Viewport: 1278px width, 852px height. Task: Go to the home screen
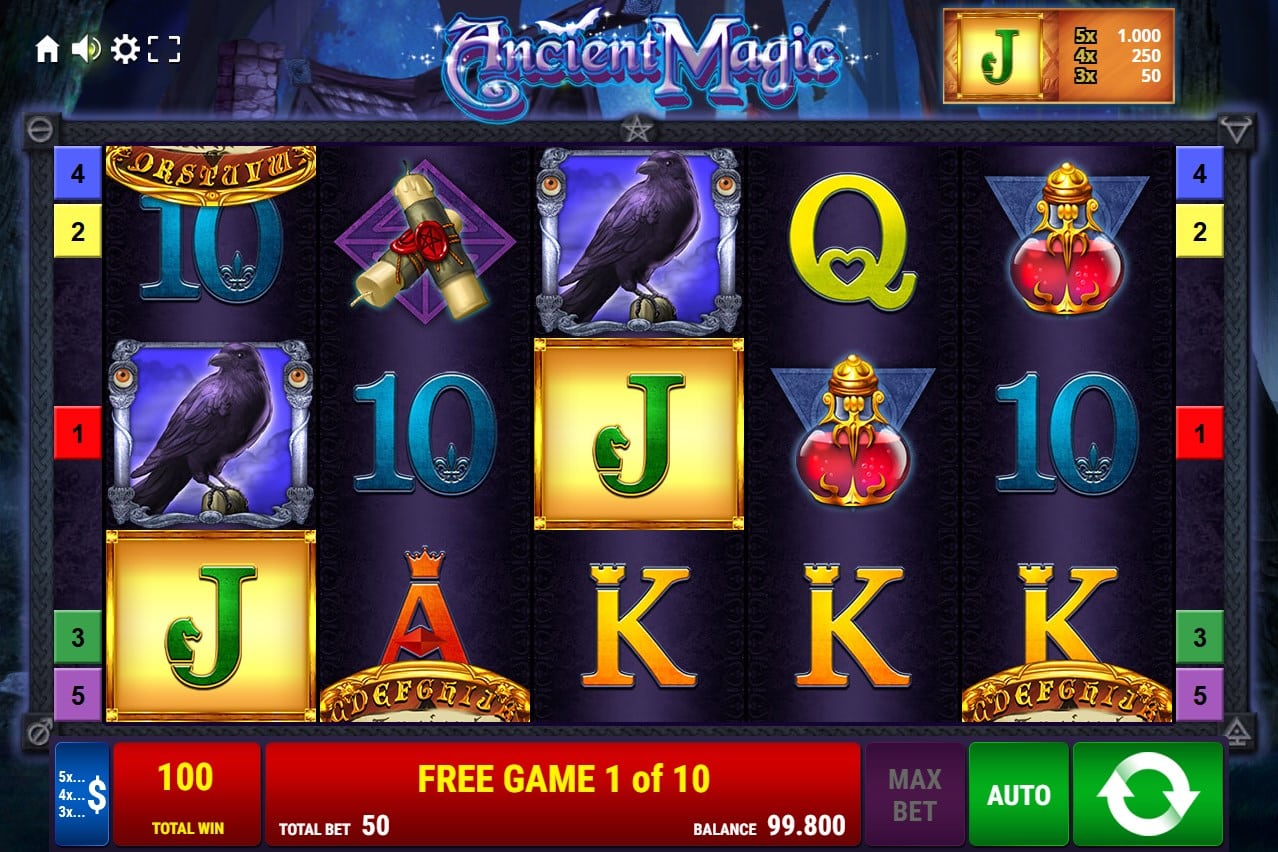[47, 49]
